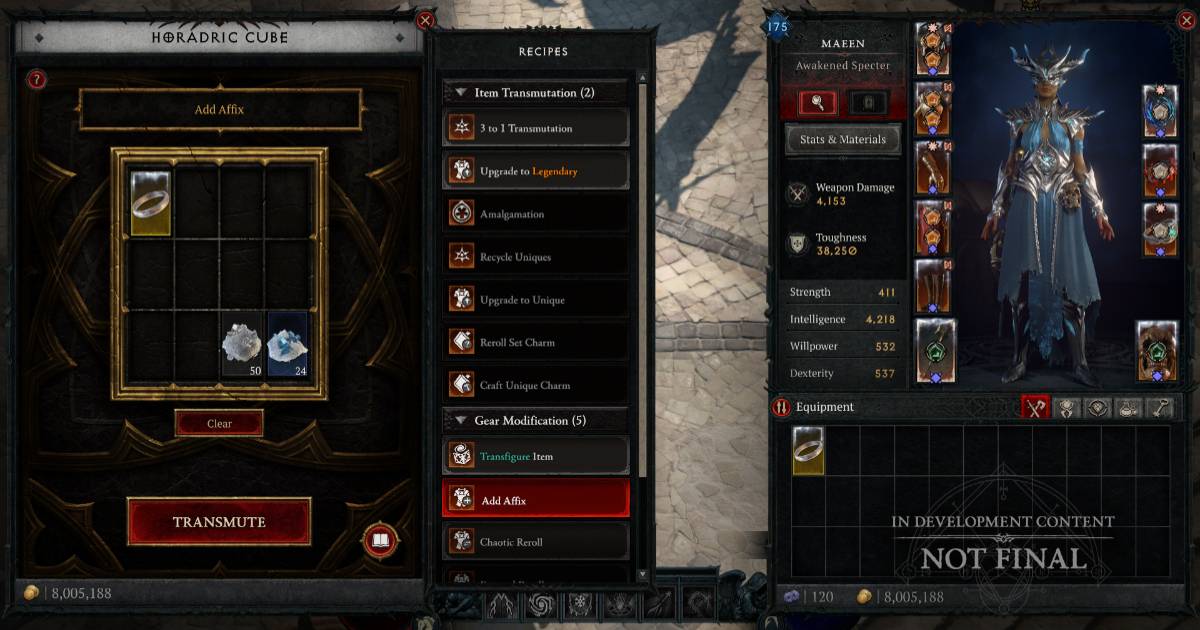
Task: Select the Craft Unique Charm recipe
Action: point(536,385)
